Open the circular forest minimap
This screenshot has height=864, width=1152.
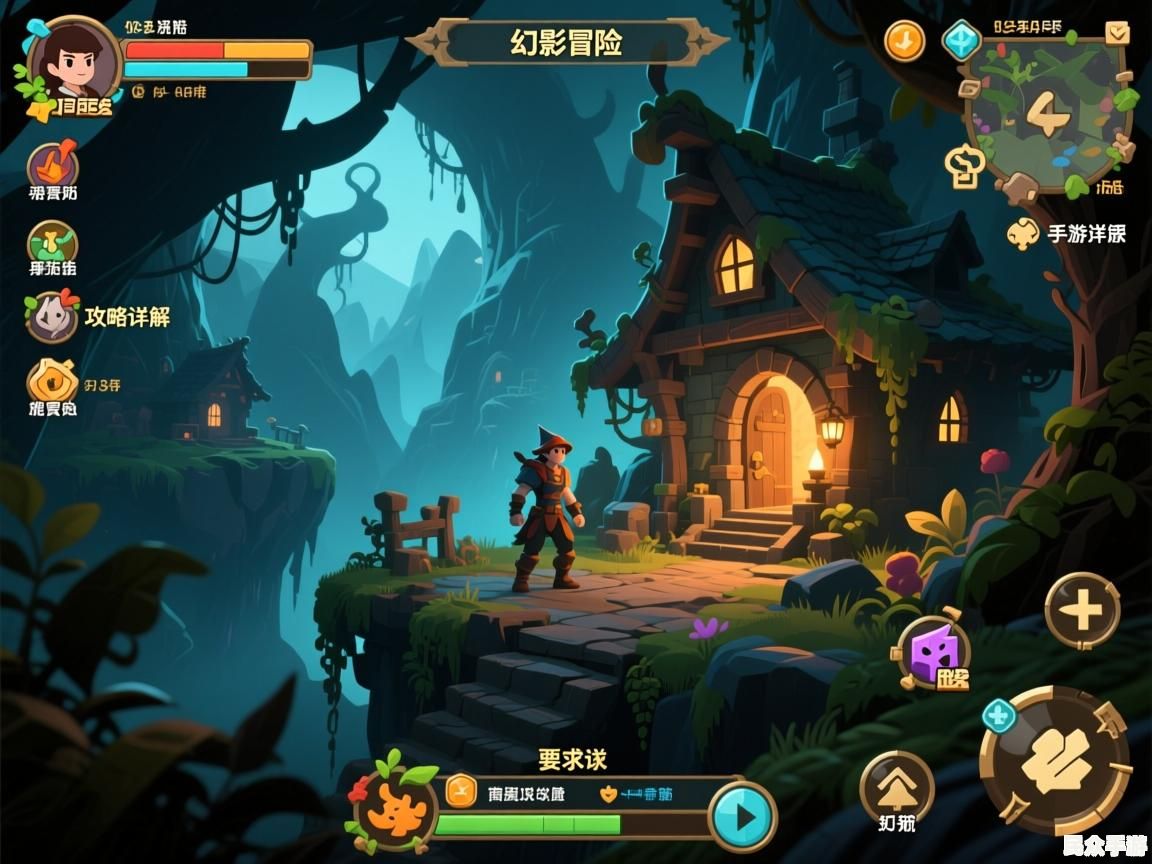coord(1047,114)
